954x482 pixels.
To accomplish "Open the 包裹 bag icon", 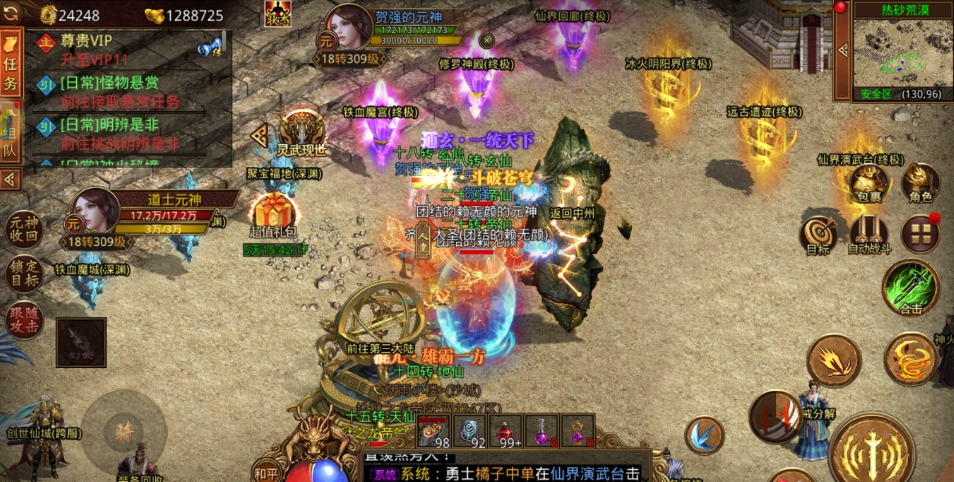I will 869,184.
